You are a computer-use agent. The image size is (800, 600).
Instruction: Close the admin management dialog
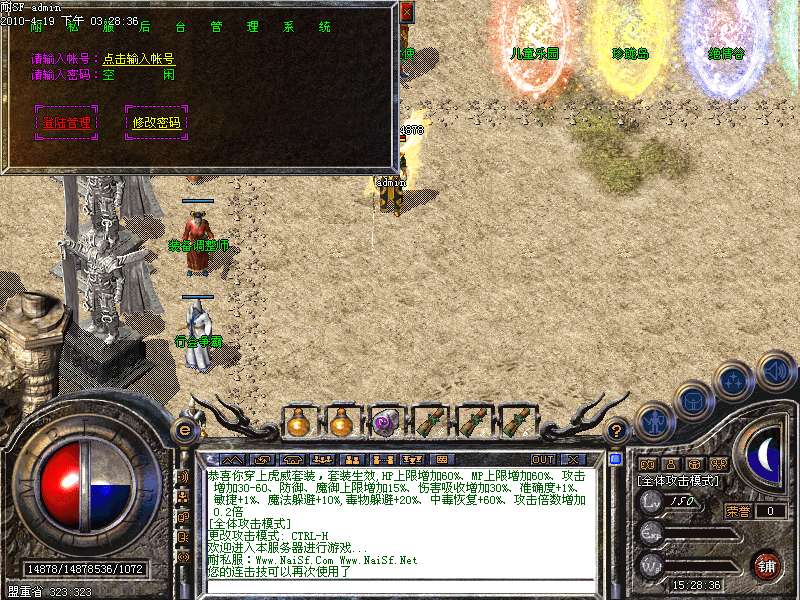pos(406,12)
